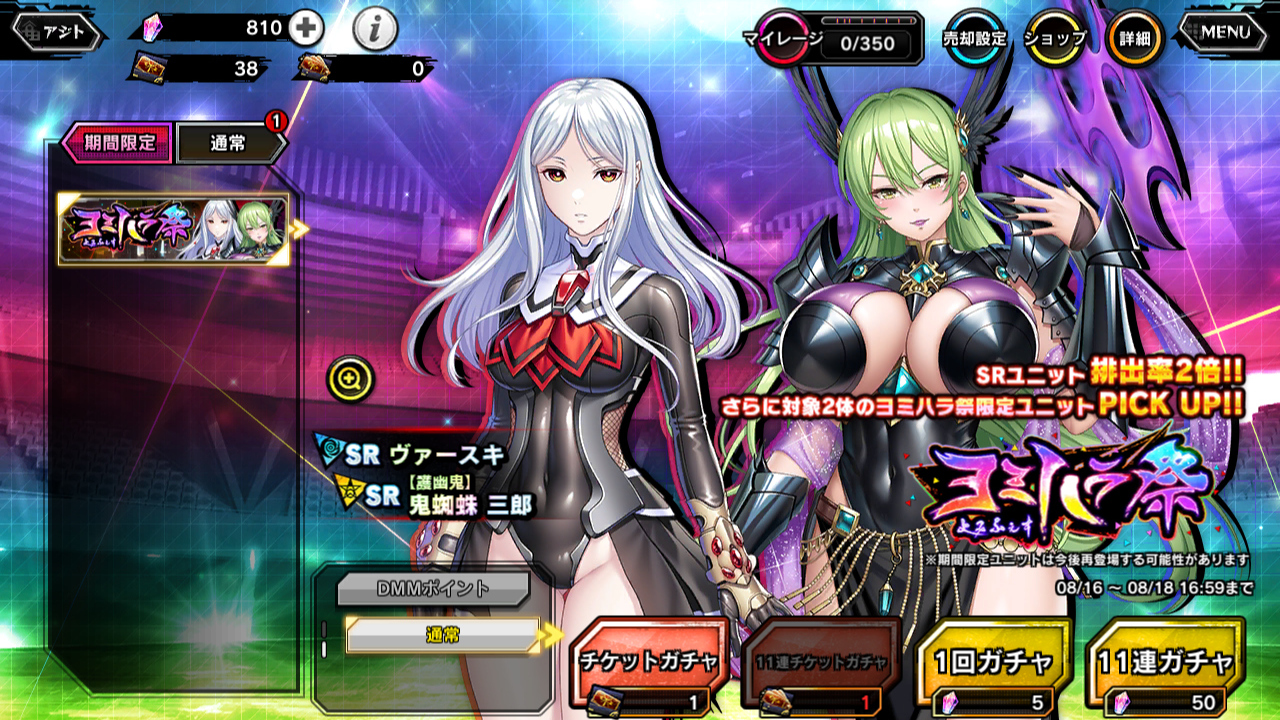Screen dimensions: 1280x720
Task: Roll the 11連ガチャ multi pull
Action: 1163,662
